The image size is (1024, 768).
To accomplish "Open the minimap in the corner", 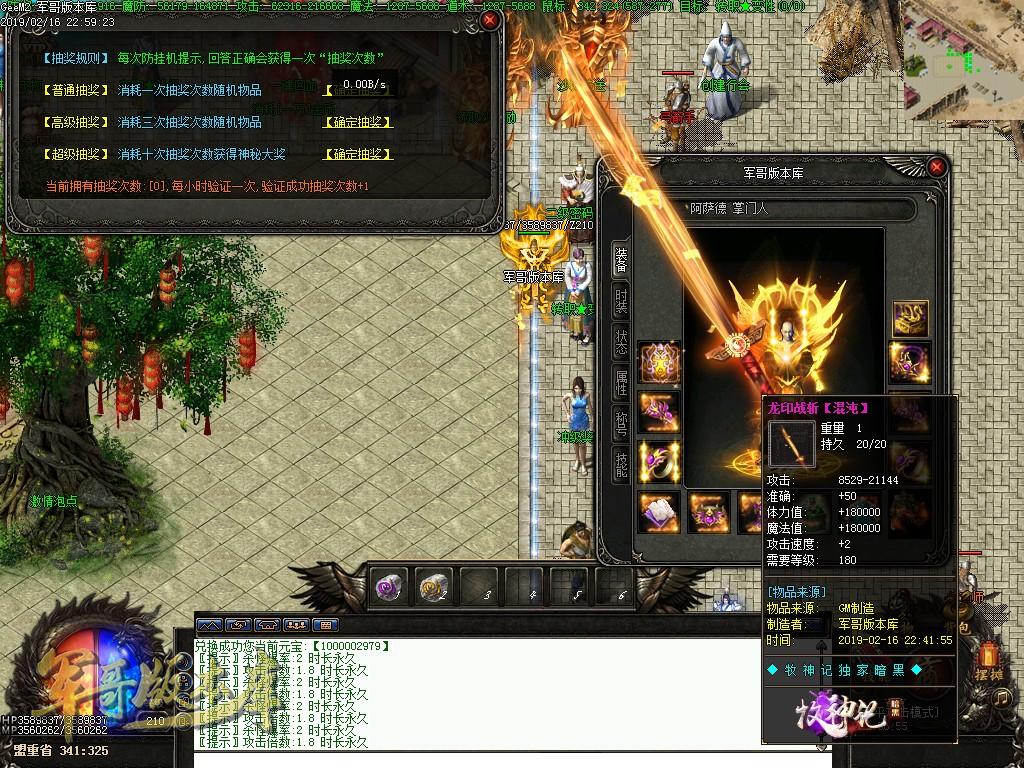I will pos(960,60).
